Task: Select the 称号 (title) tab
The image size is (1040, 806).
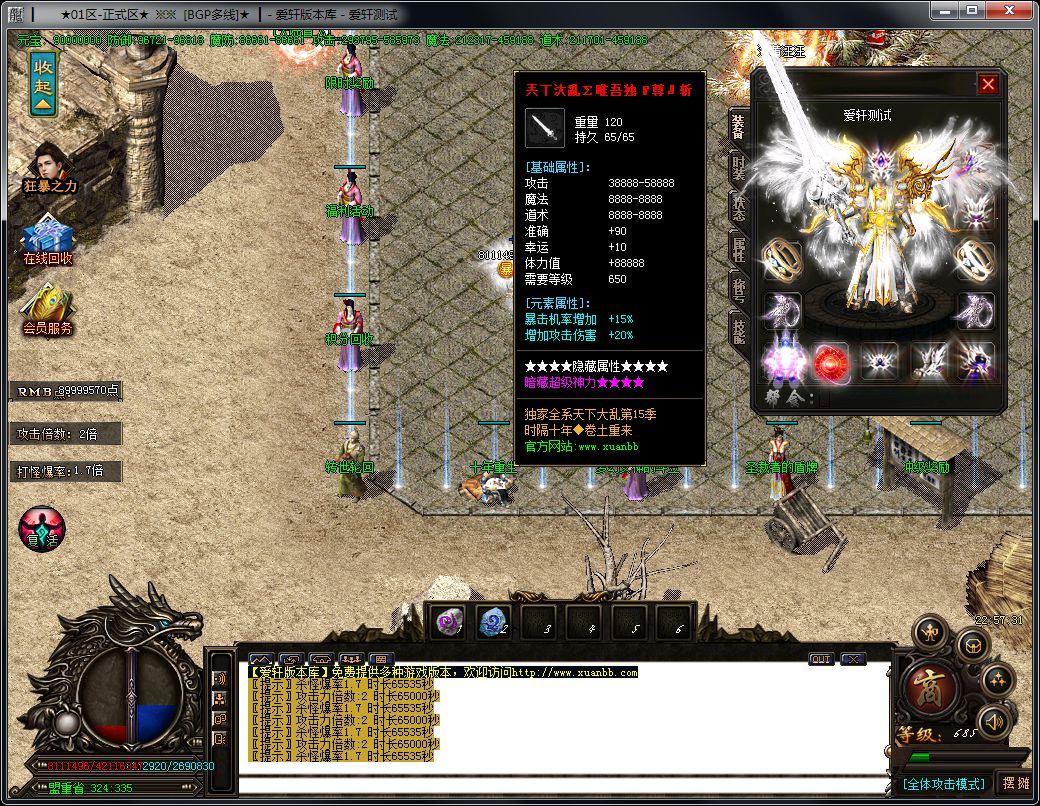Action: pyautogui.click(x=738, y=290)
